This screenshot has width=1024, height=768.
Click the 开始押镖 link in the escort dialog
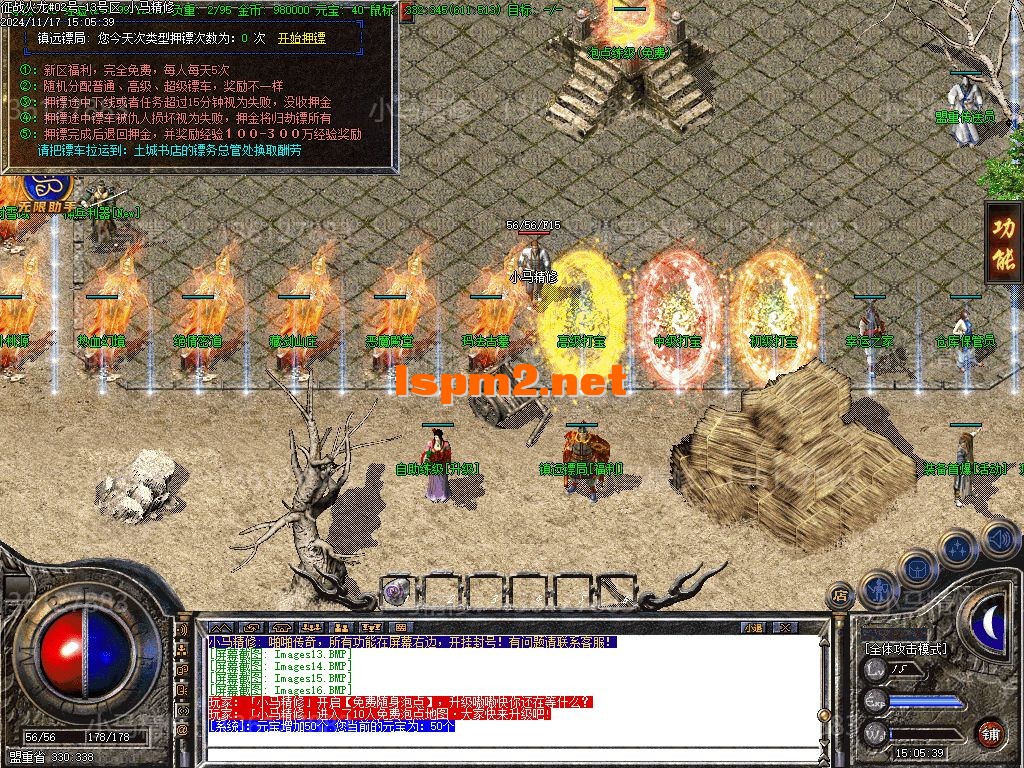(x=302, y=39)
